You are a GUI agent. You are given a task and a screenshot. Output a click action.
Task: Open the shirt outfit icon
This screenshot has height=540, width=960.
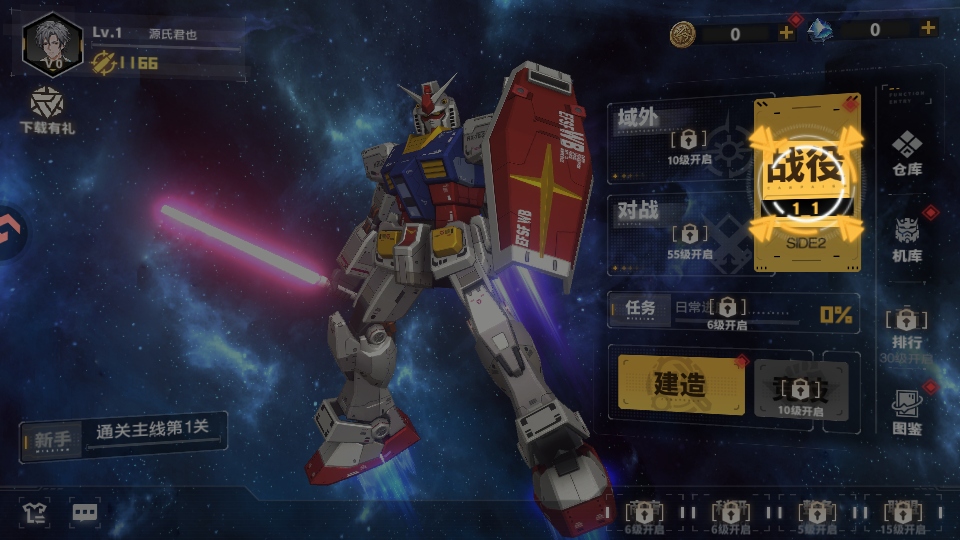tap(35, 513)
